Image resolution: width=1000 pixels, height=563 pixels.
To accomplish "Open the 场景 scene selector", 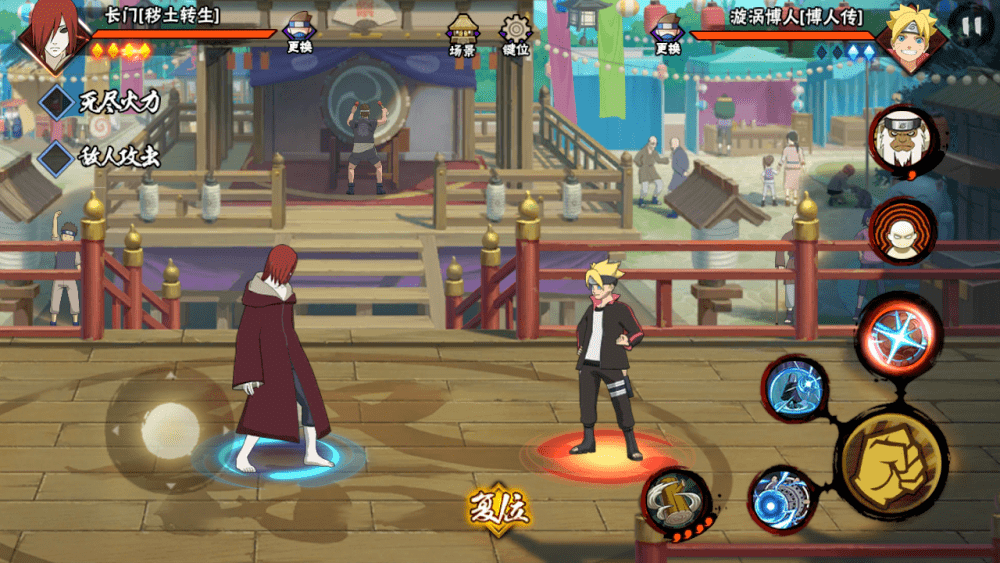I will (x=463, y=34).
